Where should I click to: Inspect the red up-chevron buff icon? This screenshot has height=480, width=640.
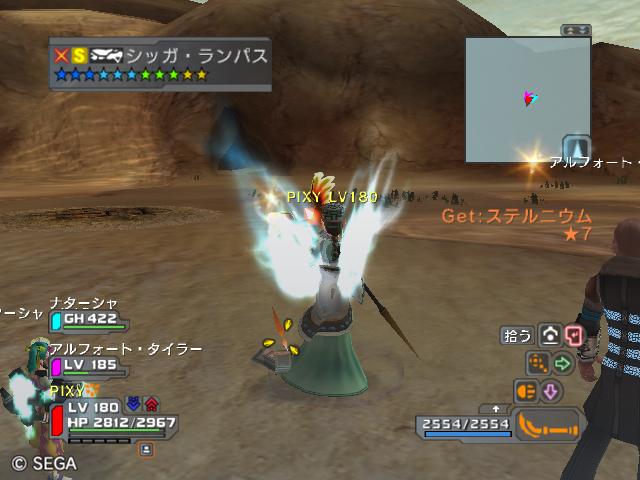(x=152, y=405)
